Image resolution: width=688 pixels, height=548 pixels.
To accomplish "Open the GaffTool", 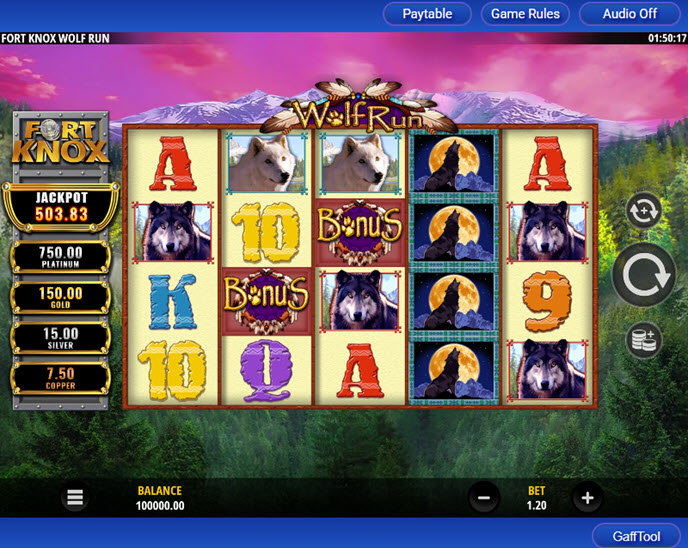I will 636,536.
